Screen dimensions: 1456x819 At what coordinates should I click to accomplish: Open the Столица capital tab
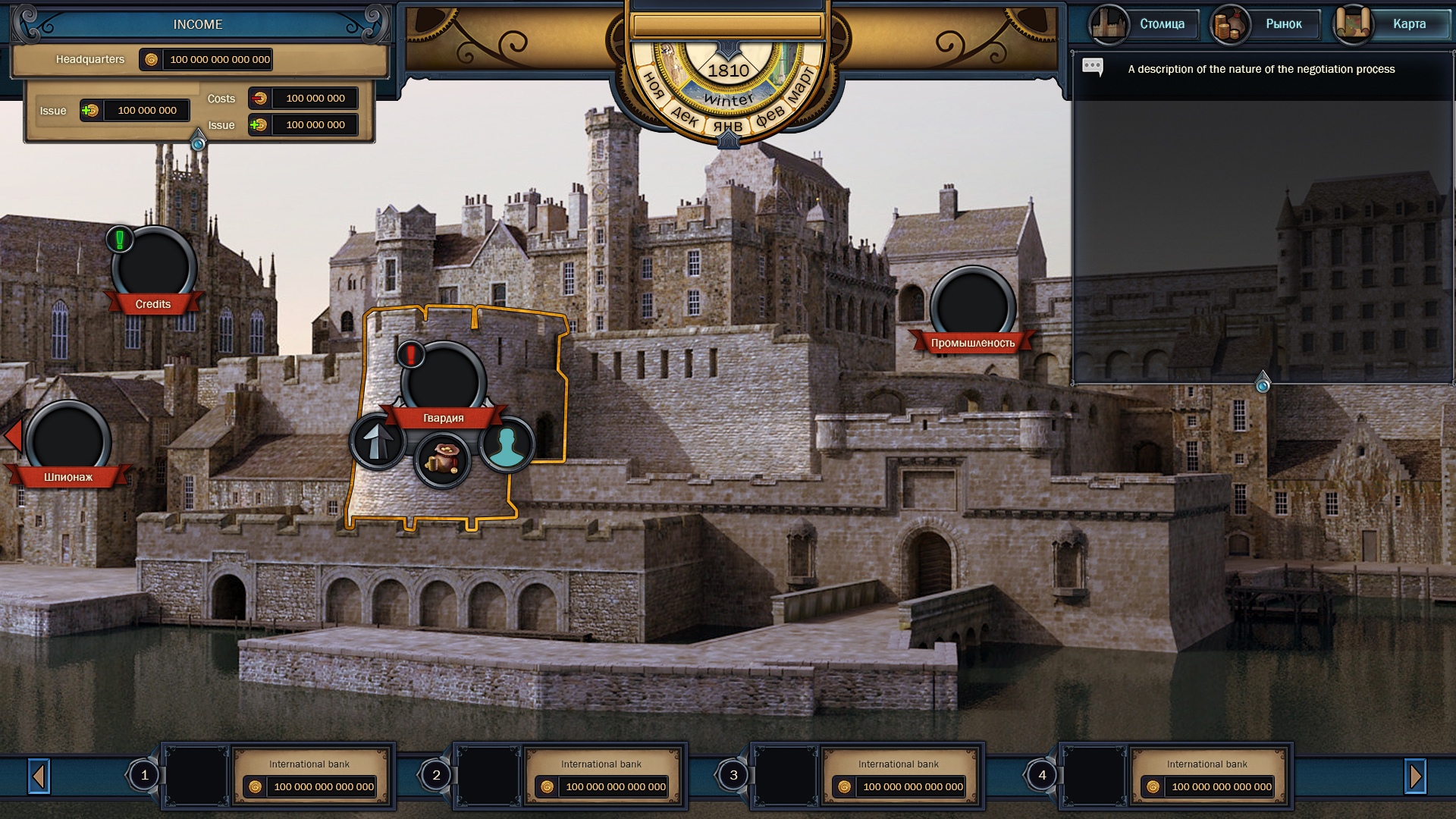tap(1144, 24)
